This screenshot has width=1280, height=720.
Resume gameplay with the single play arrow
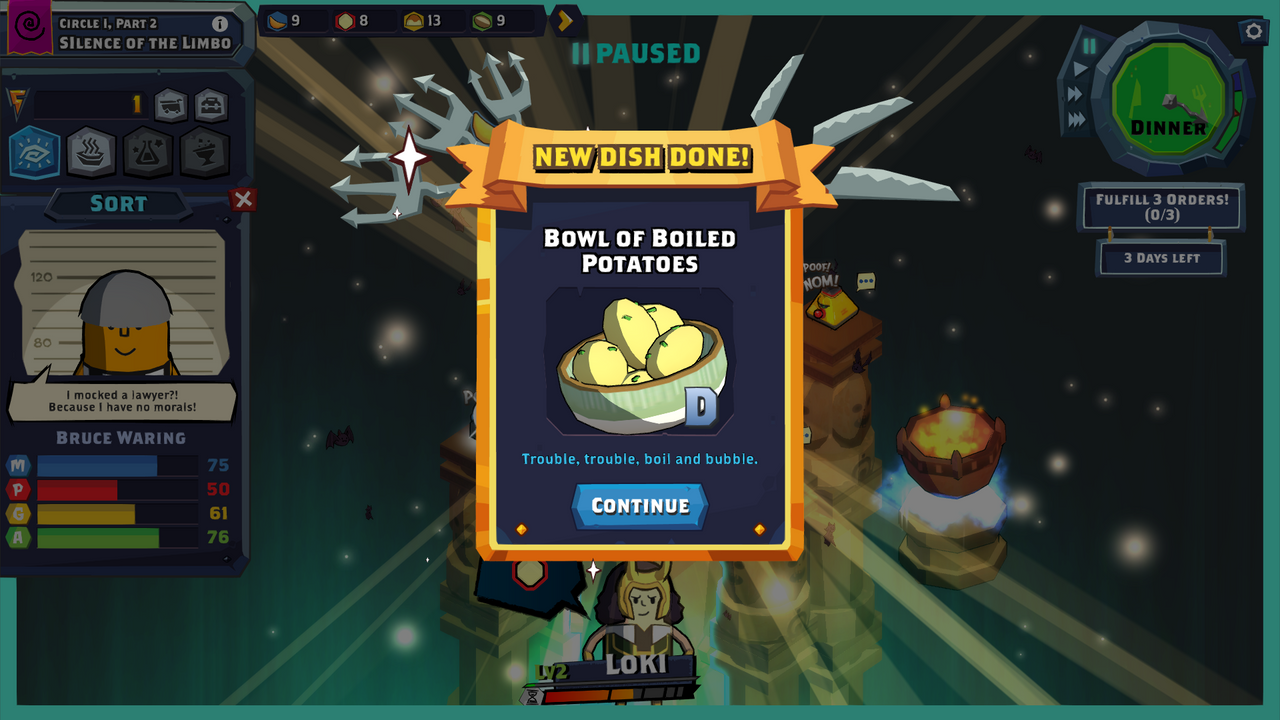click(x=1080, y=67)
